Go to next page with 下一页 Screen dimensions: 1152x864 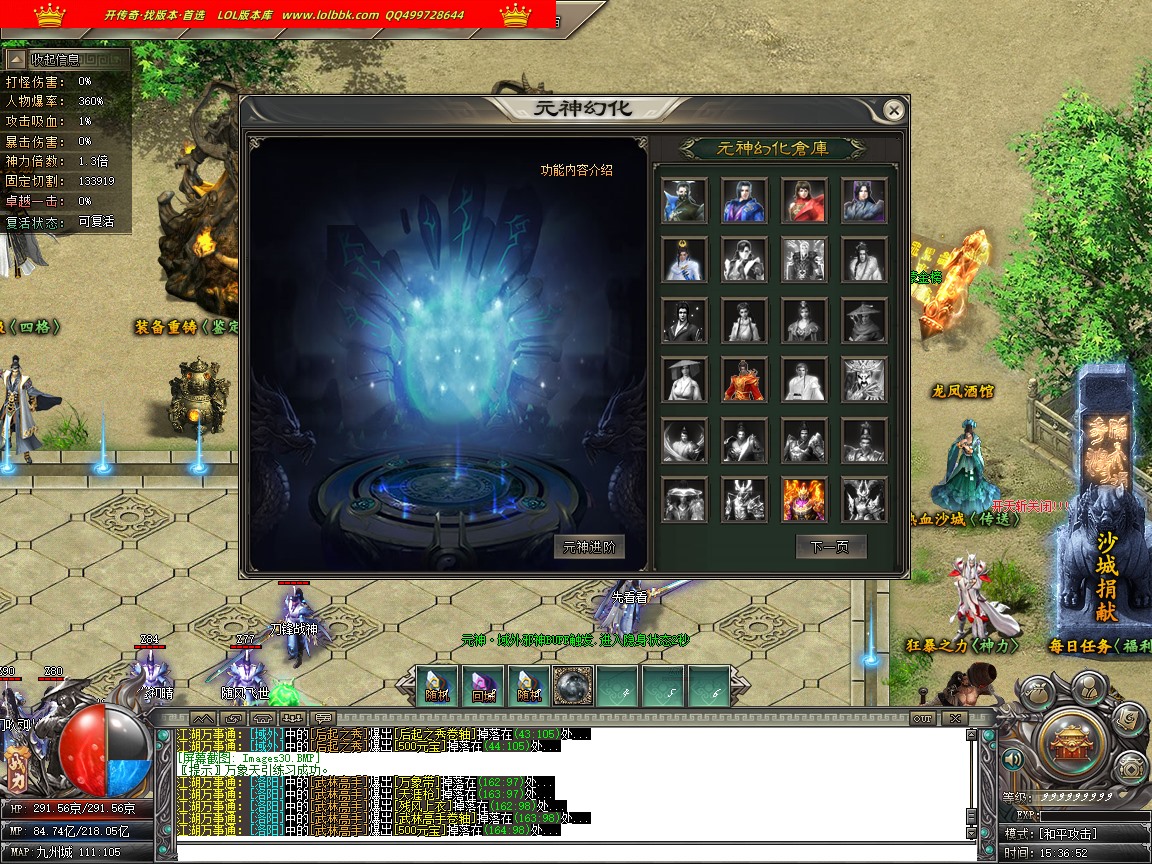pos(830,547)
